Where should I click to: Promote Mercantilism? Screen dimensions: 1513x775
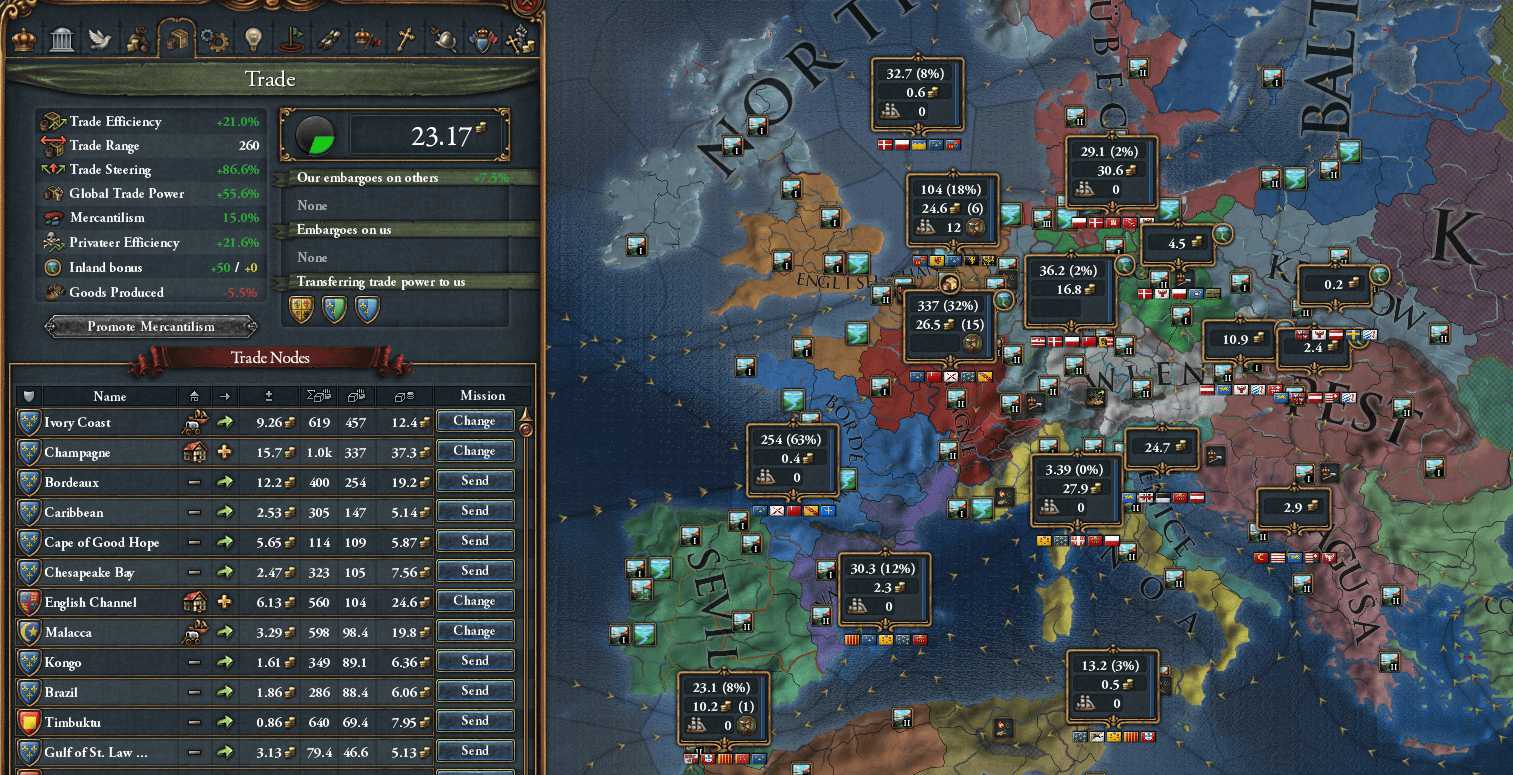click(x=151, y=326)
